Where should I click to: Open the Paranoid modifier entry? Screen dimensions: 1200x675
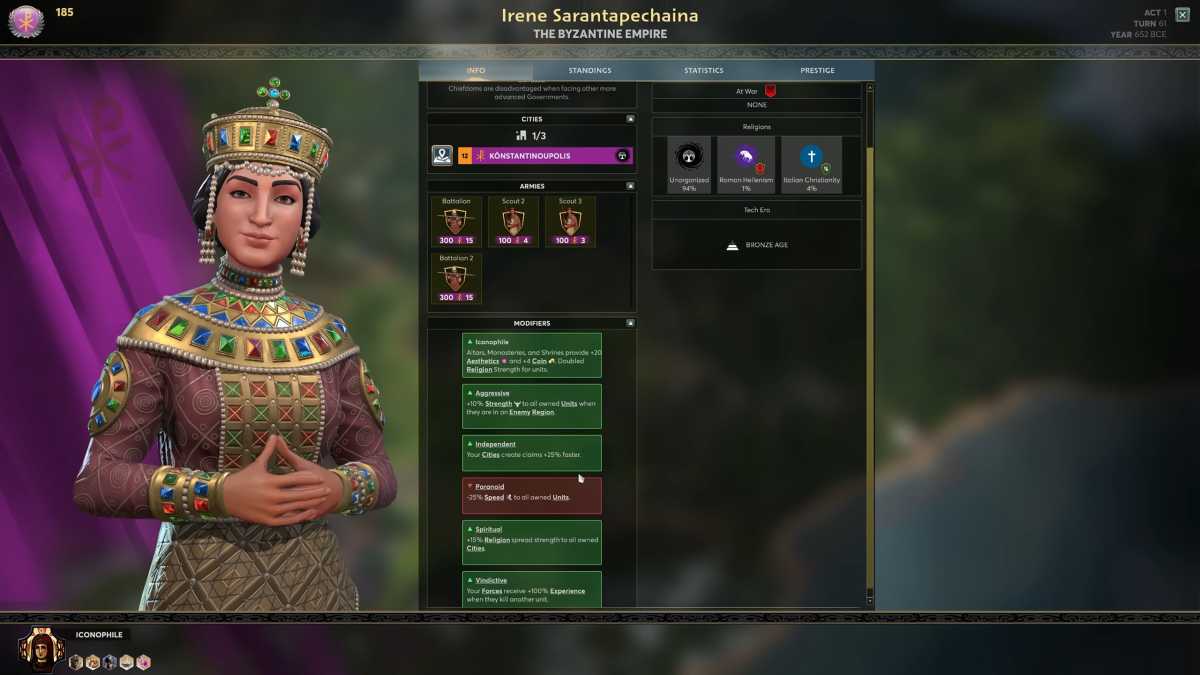point(532,495)
